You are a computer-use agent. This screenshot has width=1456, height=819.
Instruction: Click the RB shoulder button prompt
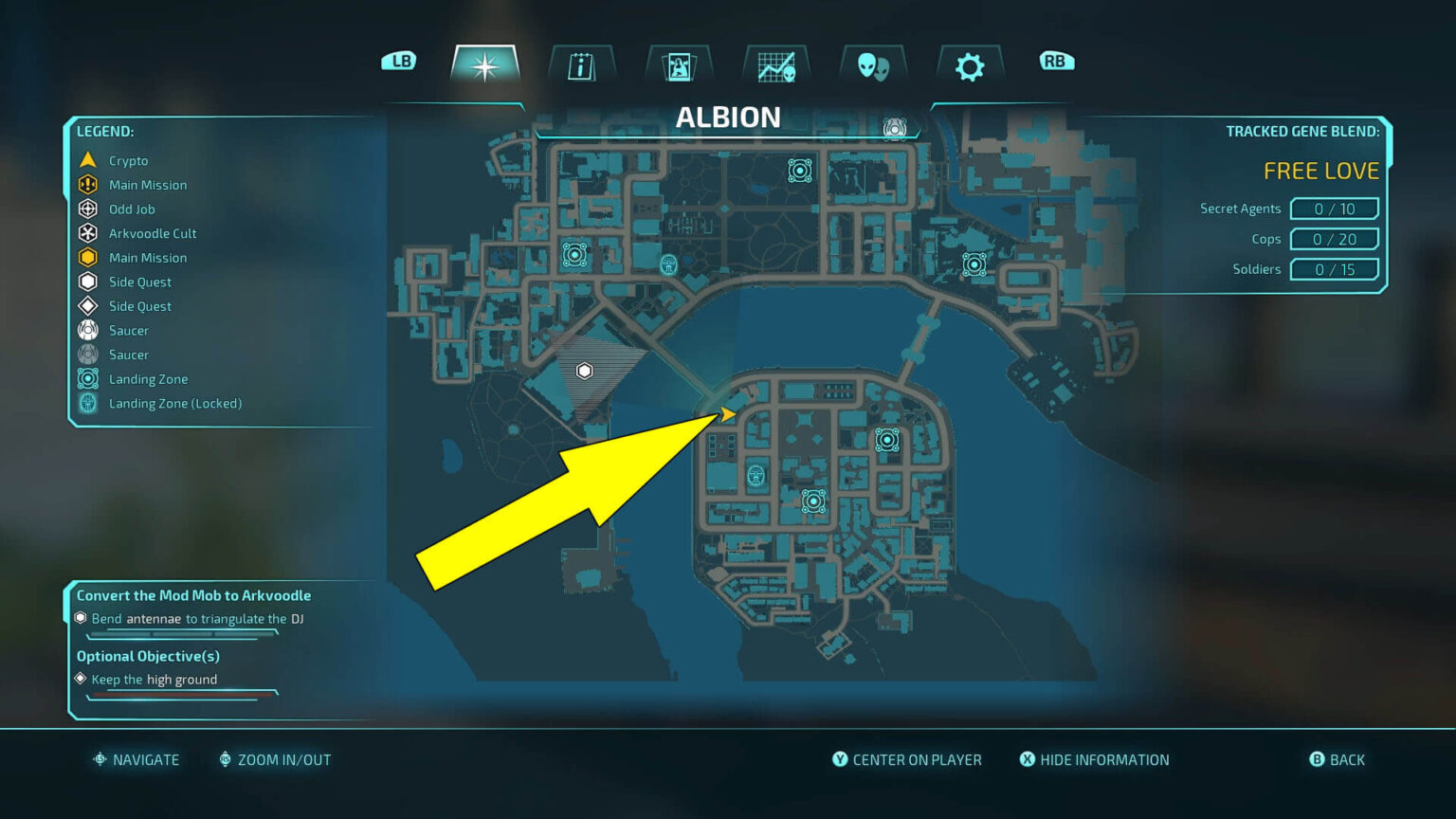point(1055,59)
